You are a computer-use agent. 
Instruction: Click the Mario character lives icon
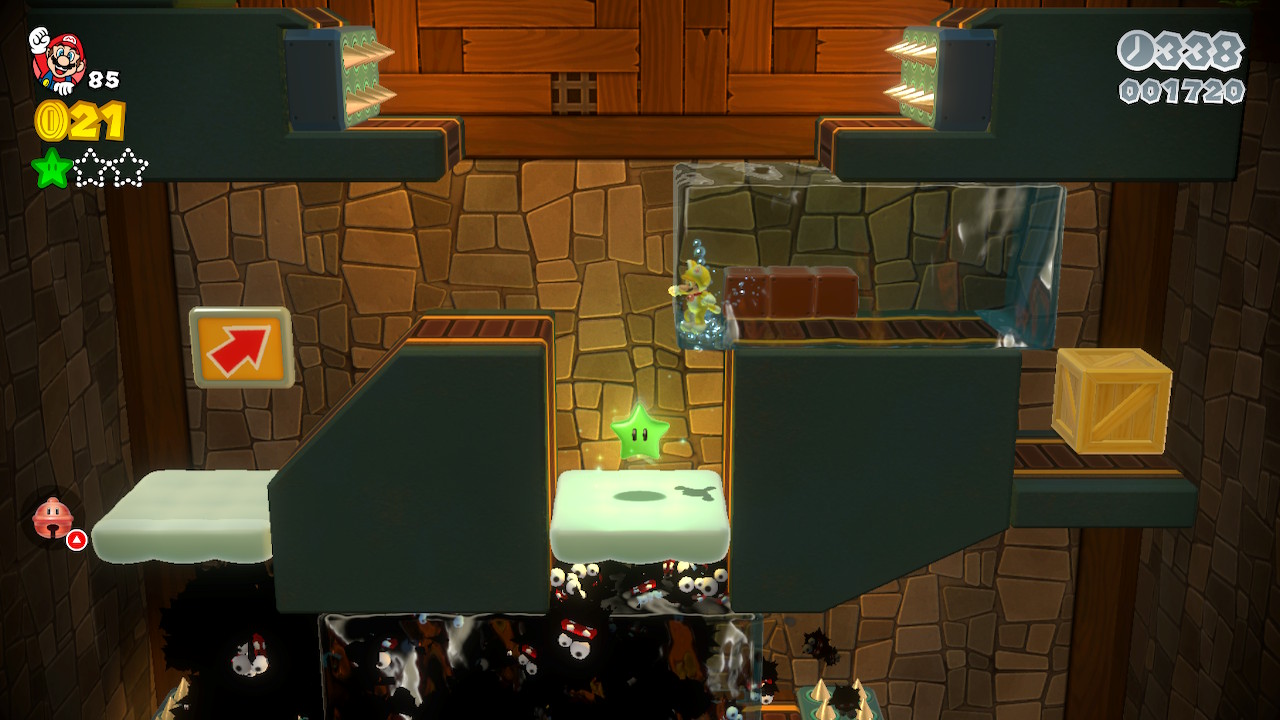58,60
